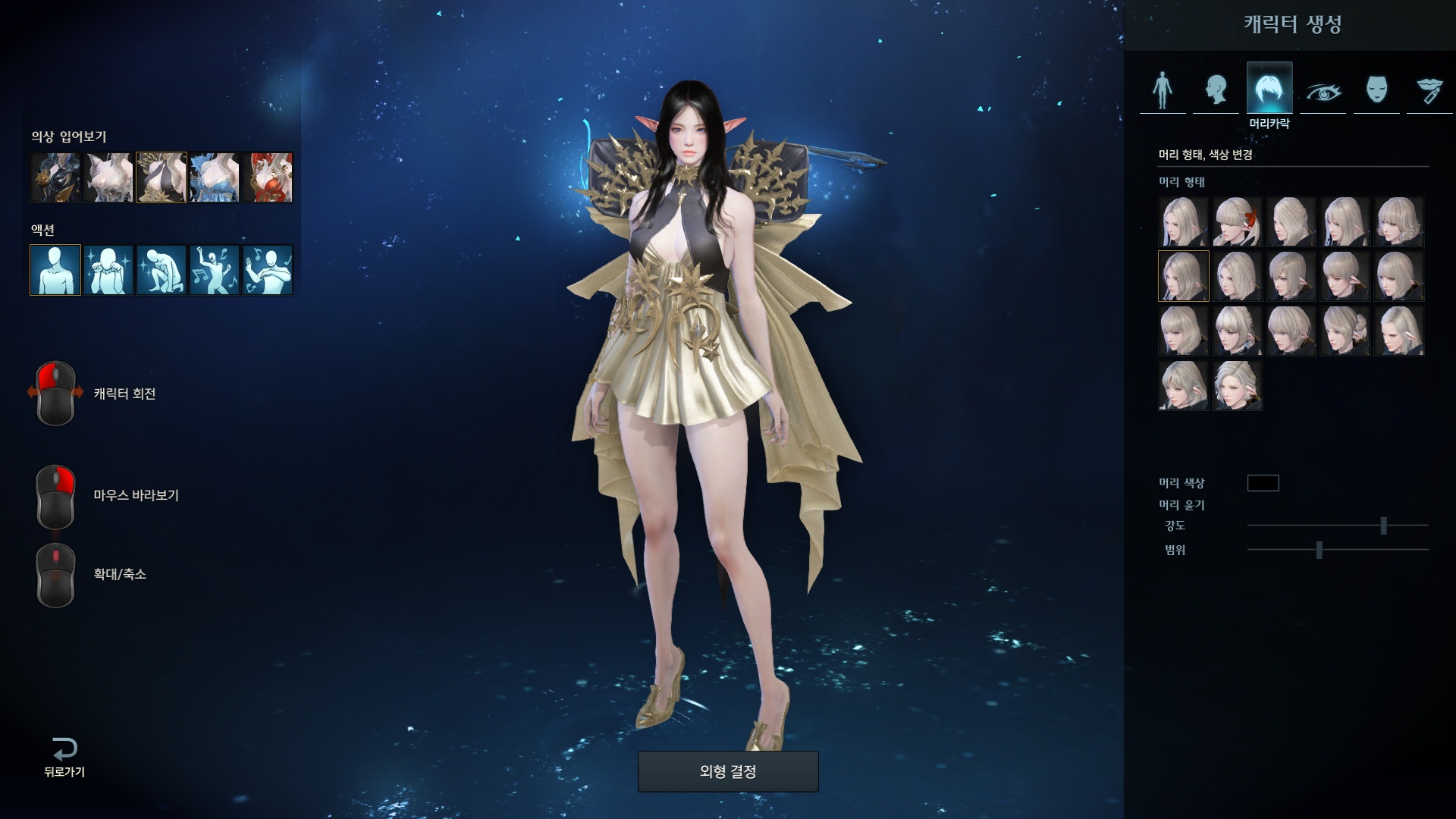The width and height of the screenshot is (1456, 819).
Task: Pick the hairstyle with a back bun
Action: (1345, 331)
